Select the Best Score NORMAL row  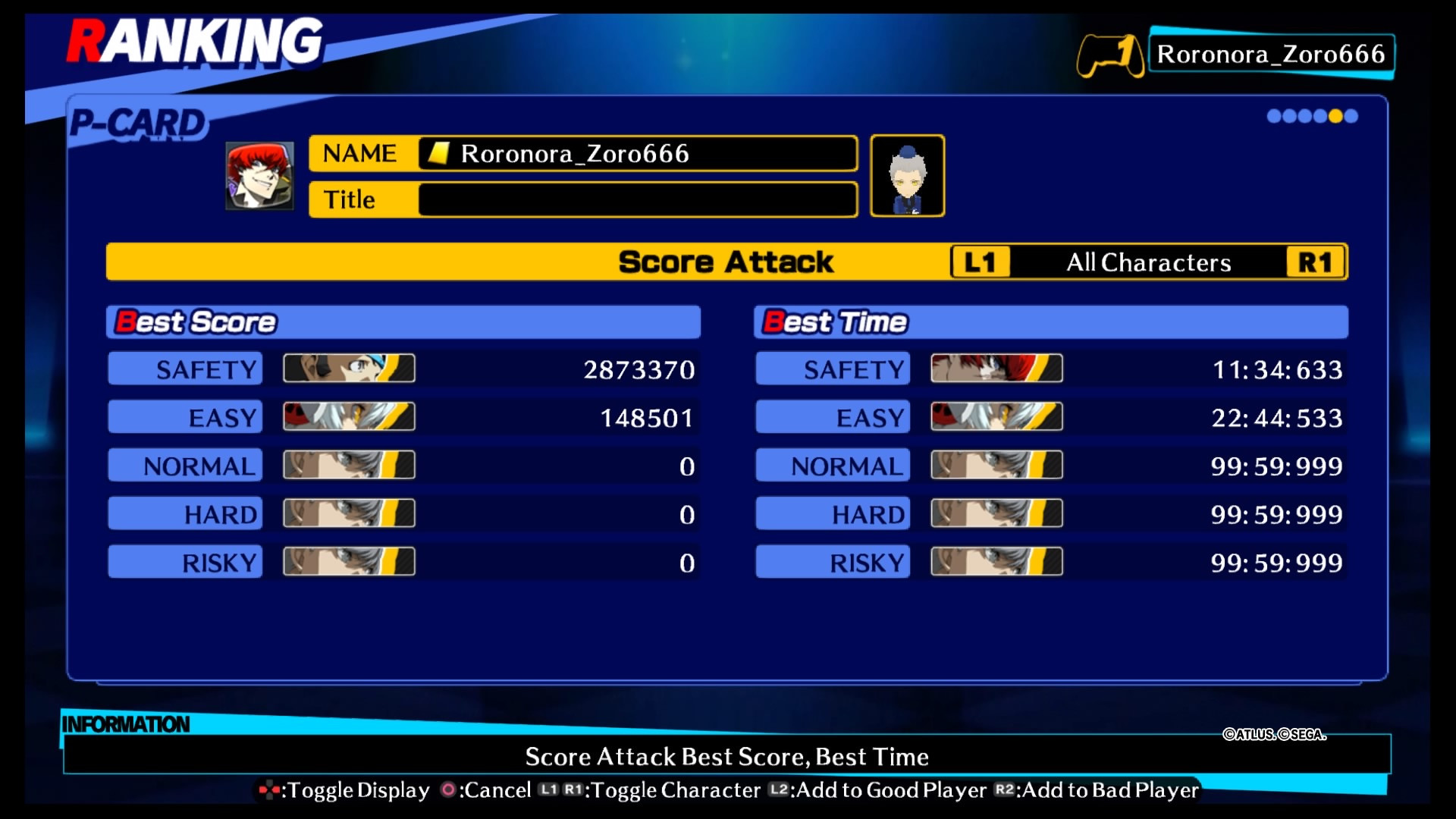(403, 466)
